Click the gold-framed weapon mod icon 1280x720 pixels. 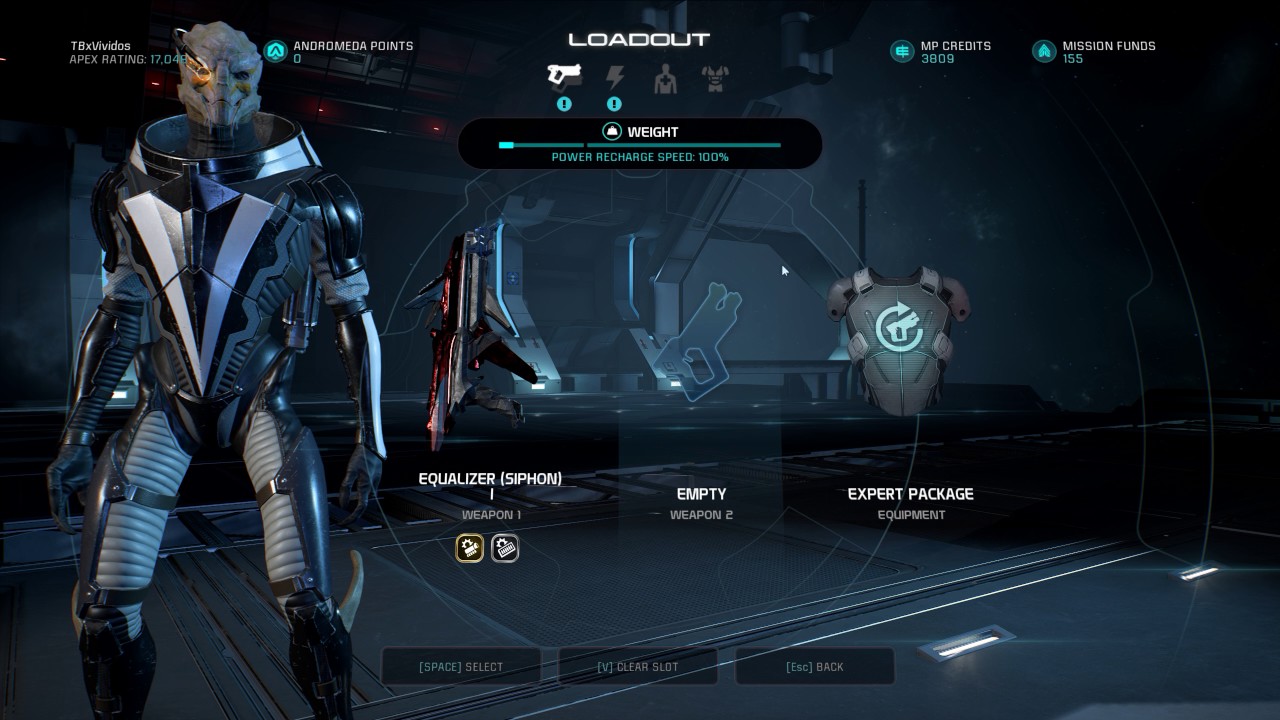coord(470,548)
